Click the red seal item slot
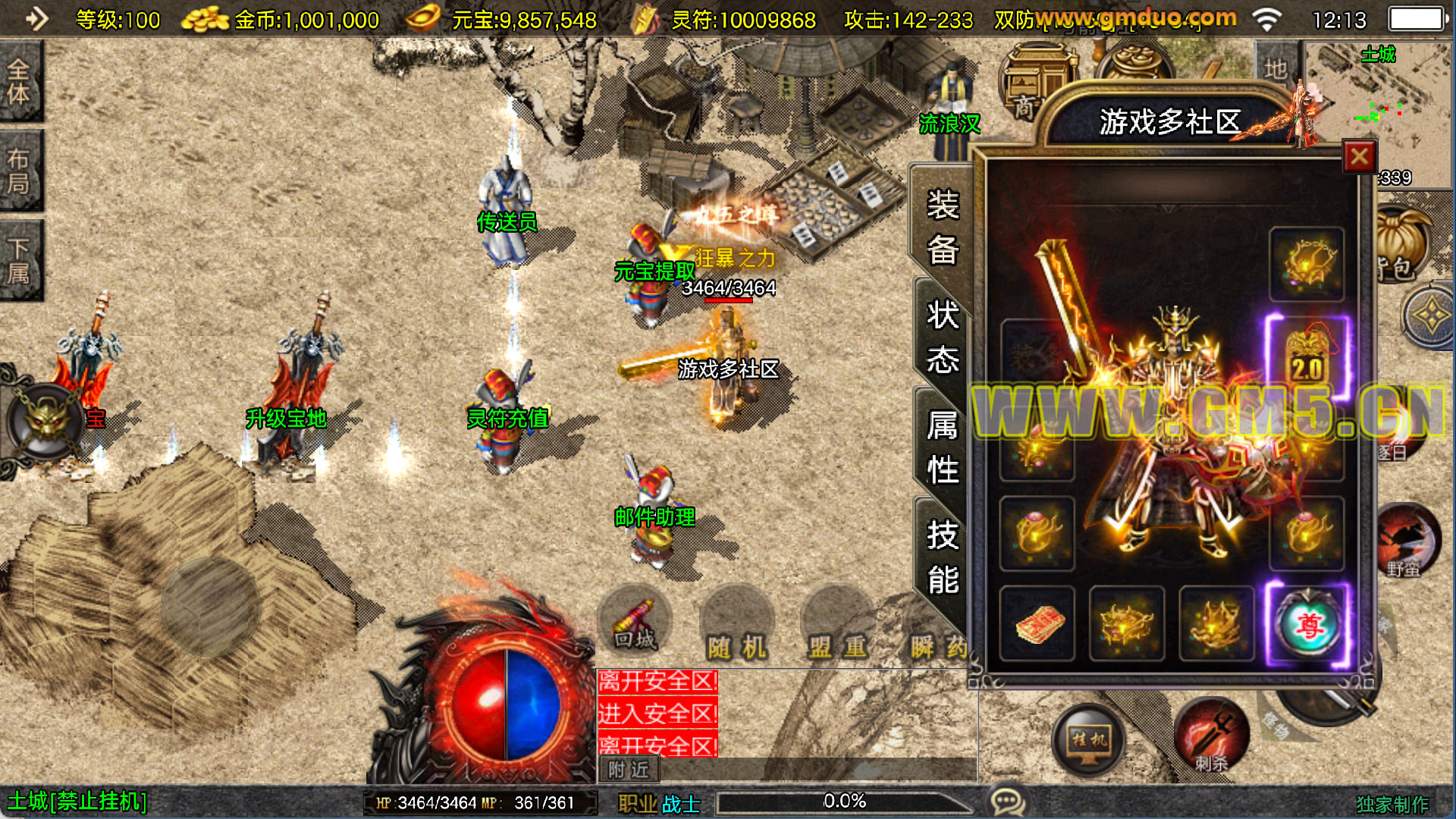The height and width of the screenshot is (819, 1456). 1037,625
